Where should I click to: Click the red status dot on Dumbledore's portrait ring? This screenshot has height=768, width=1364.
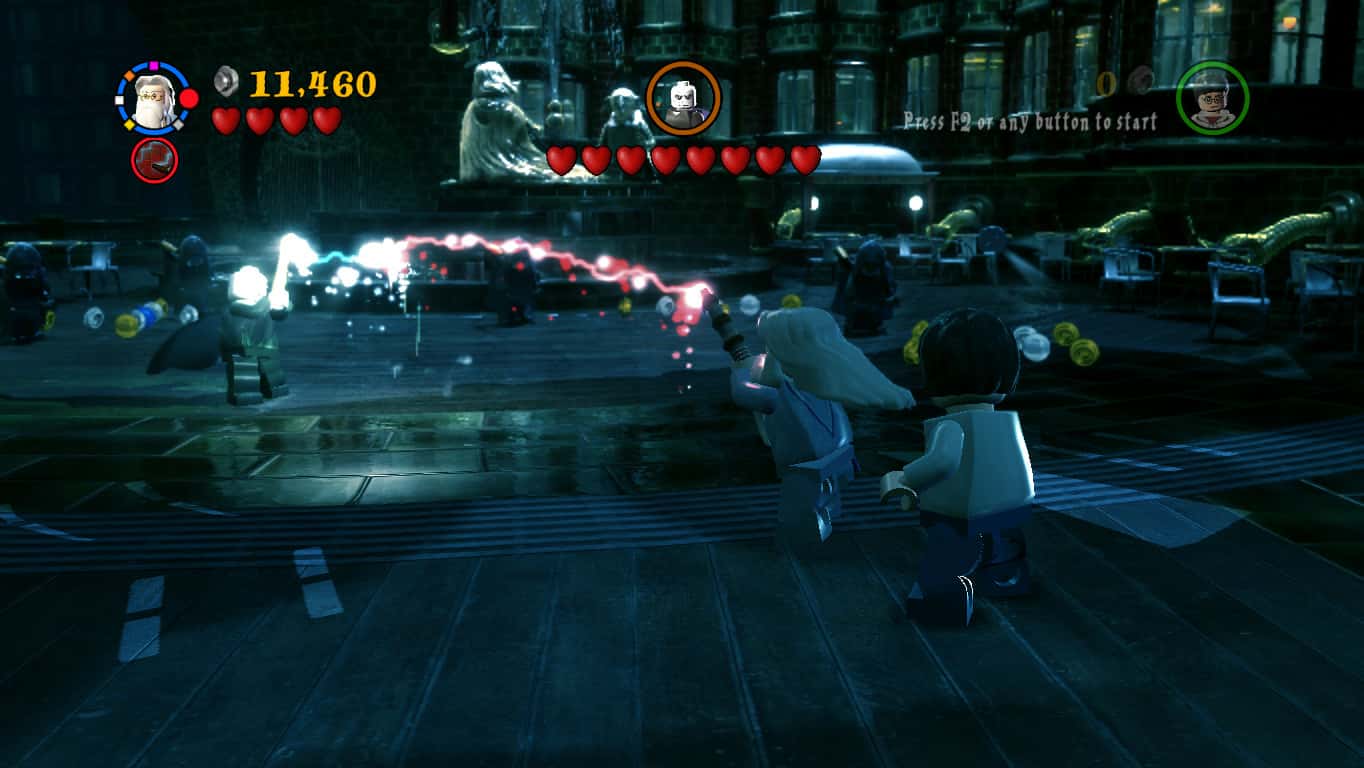[187, 98]
